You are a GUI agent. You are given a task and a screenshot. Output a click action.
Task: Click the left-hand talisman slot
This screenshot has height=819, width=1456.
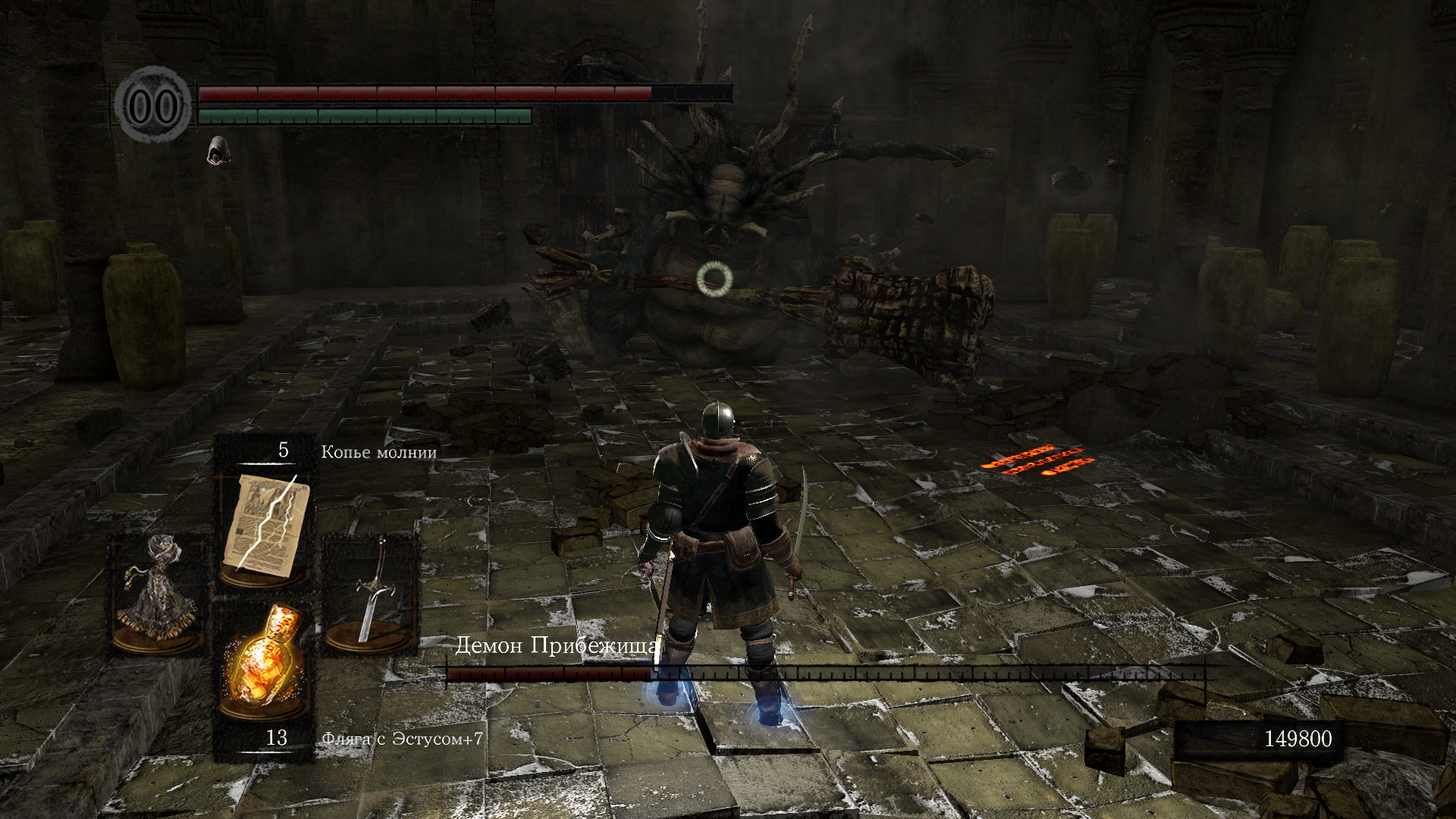158,591
